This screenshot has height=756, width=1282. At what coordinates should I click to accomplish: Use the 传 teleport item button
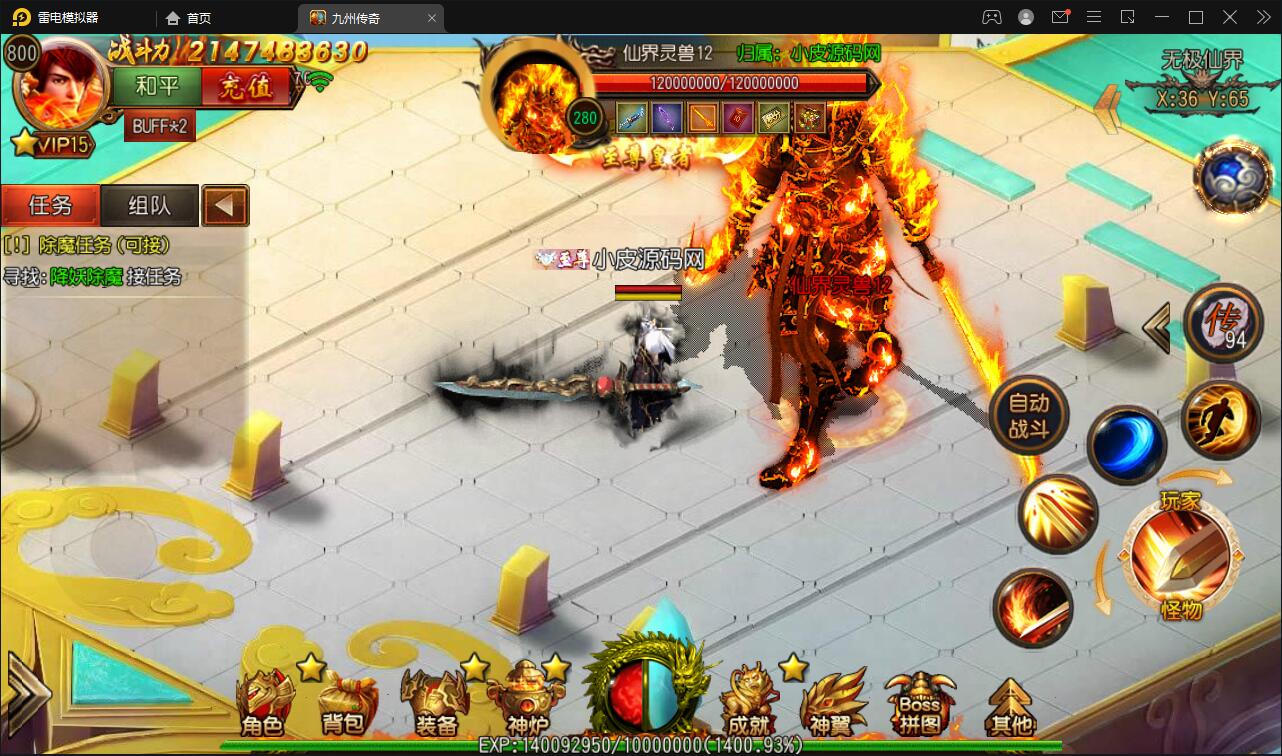point(1222,324)
